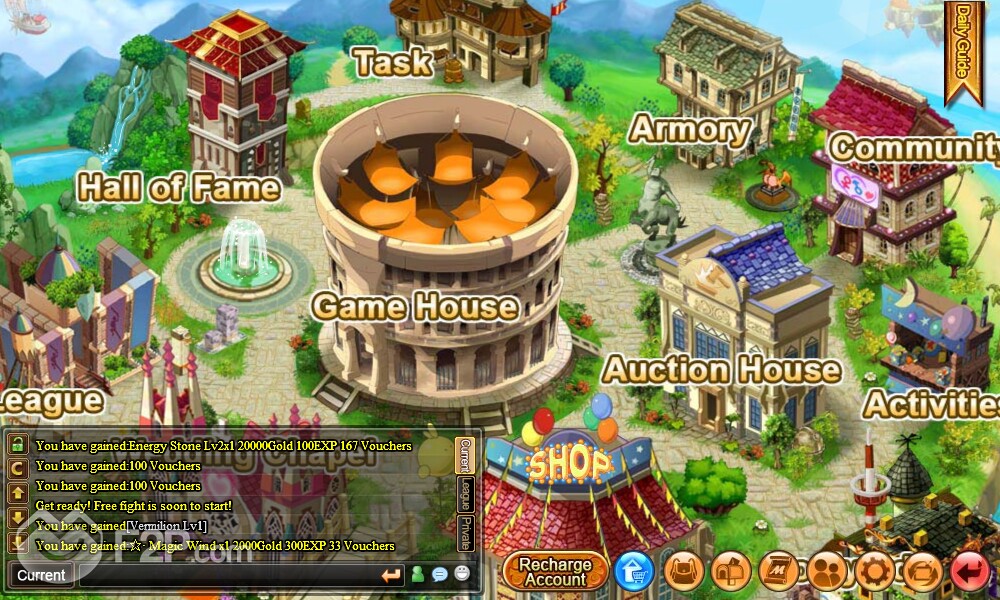The height and width of the screenshot is (600, 1000).
Task: Click the red back arrow button
Action: coord(969,571)
